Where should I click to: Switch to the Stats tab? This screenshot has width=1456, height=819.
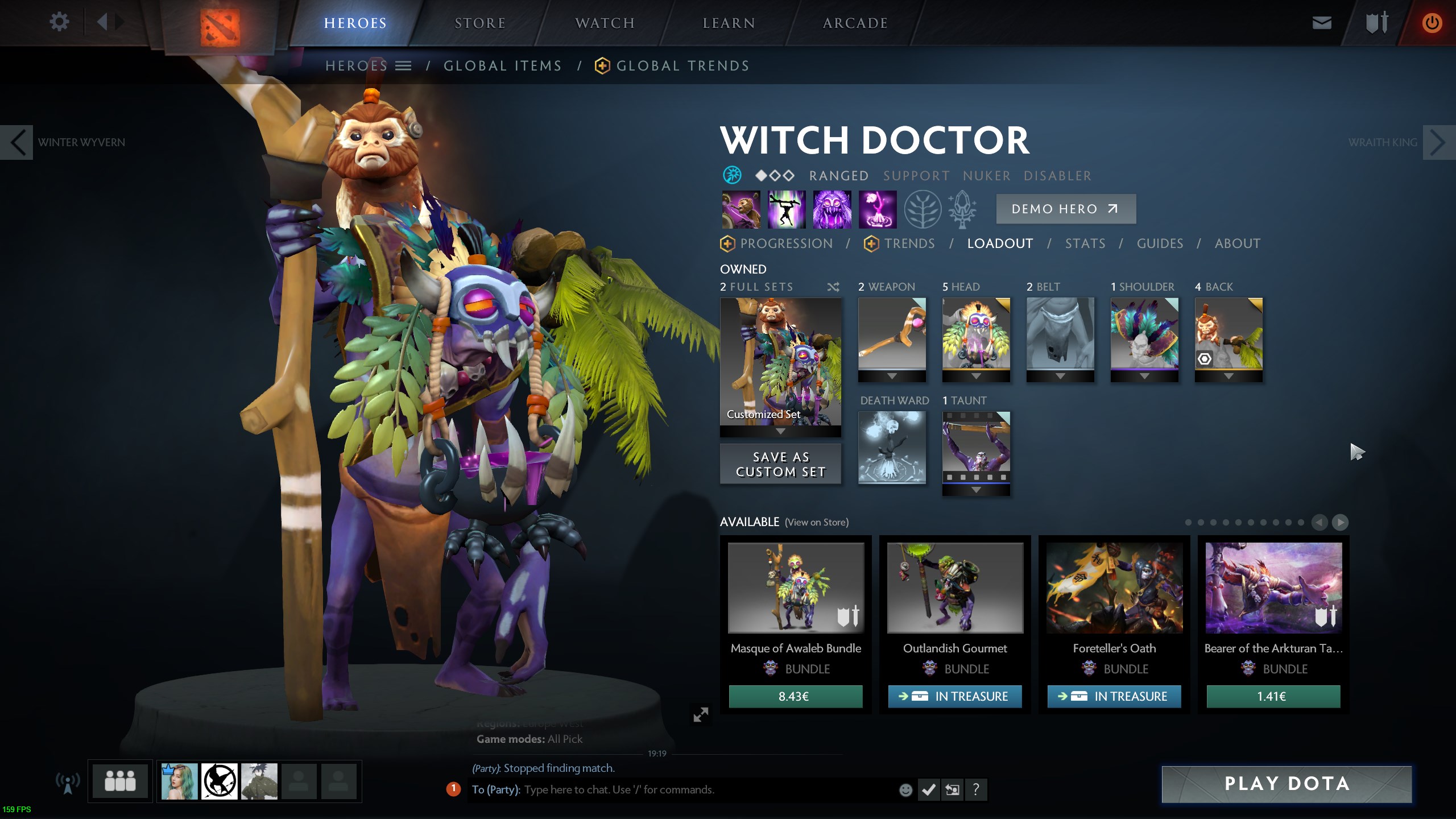pos(1085,243)
